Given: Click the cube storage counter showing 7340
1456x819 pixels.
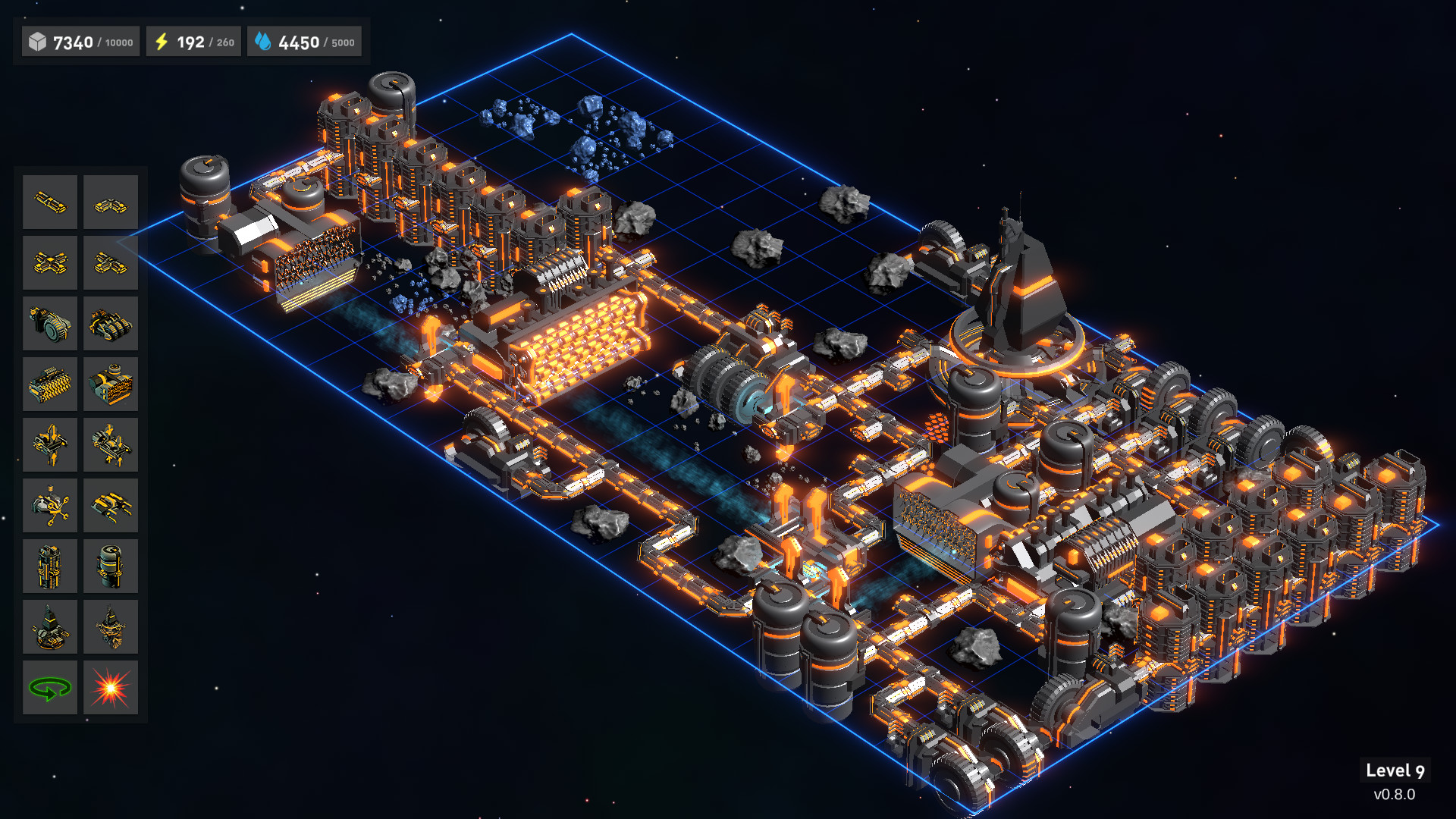Looking at the screenshot, I should [x=80, y=42].
